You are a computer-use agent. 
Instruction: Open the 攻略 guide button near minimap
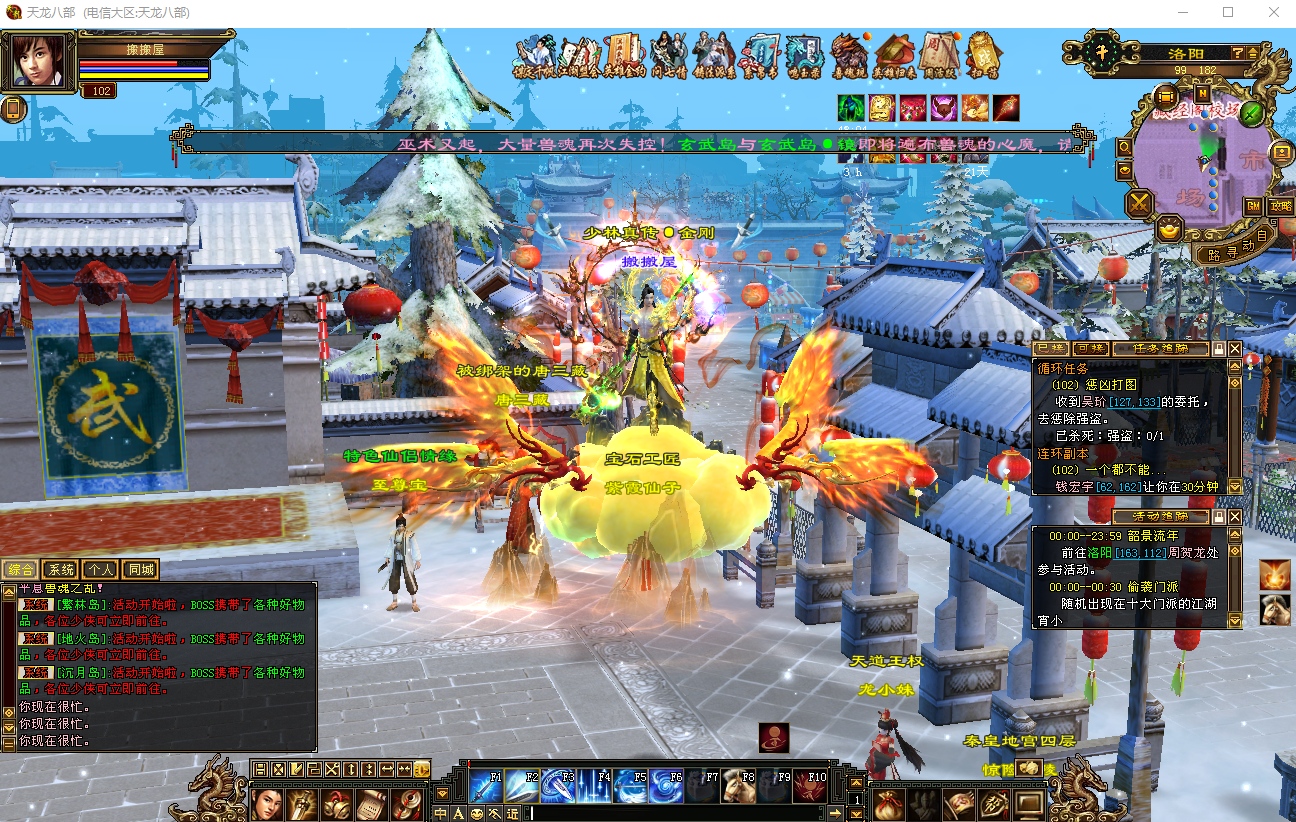pos(1280,206)
